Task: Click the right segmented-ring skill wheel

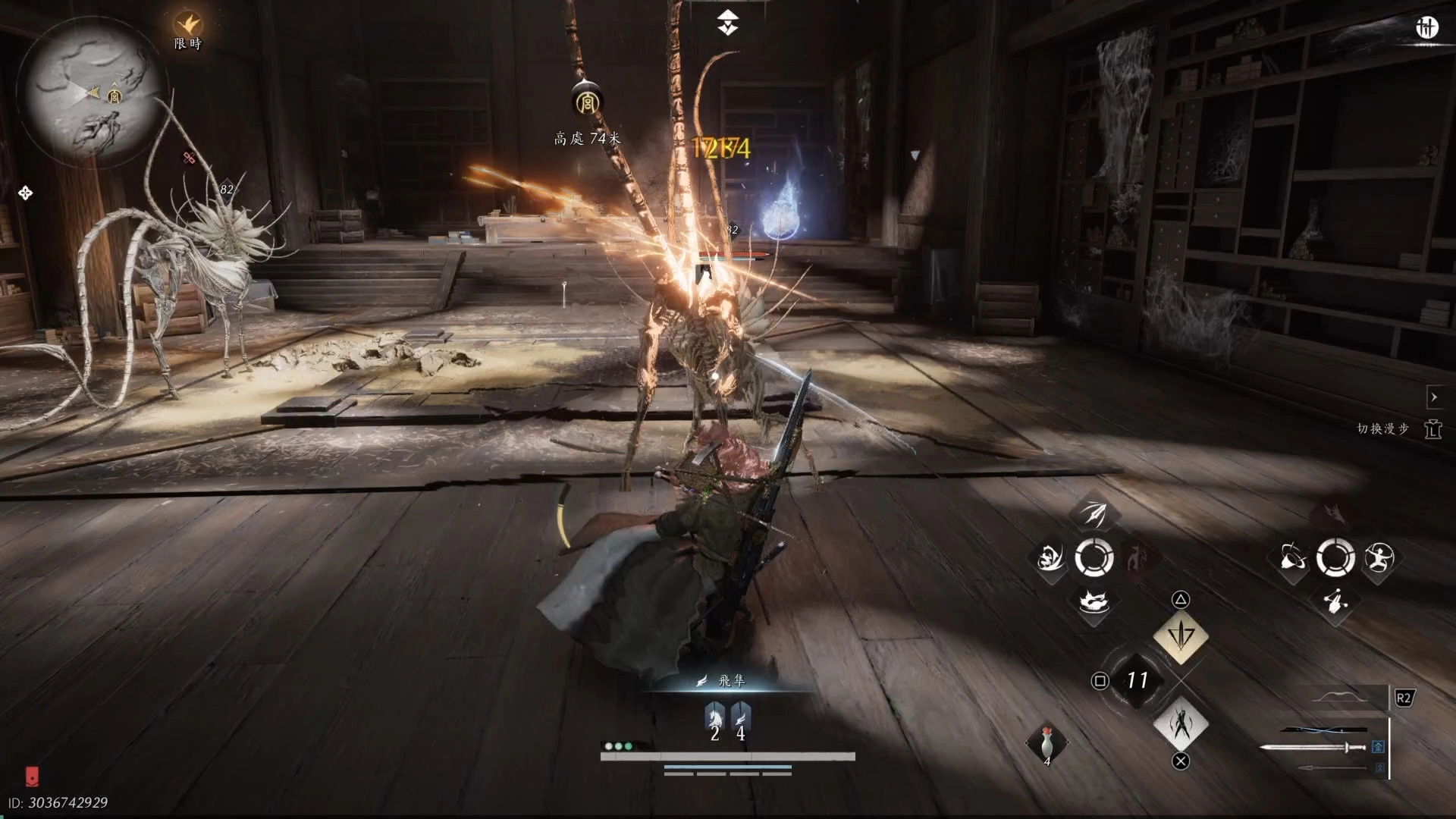Action: (x=1335, y=559)
